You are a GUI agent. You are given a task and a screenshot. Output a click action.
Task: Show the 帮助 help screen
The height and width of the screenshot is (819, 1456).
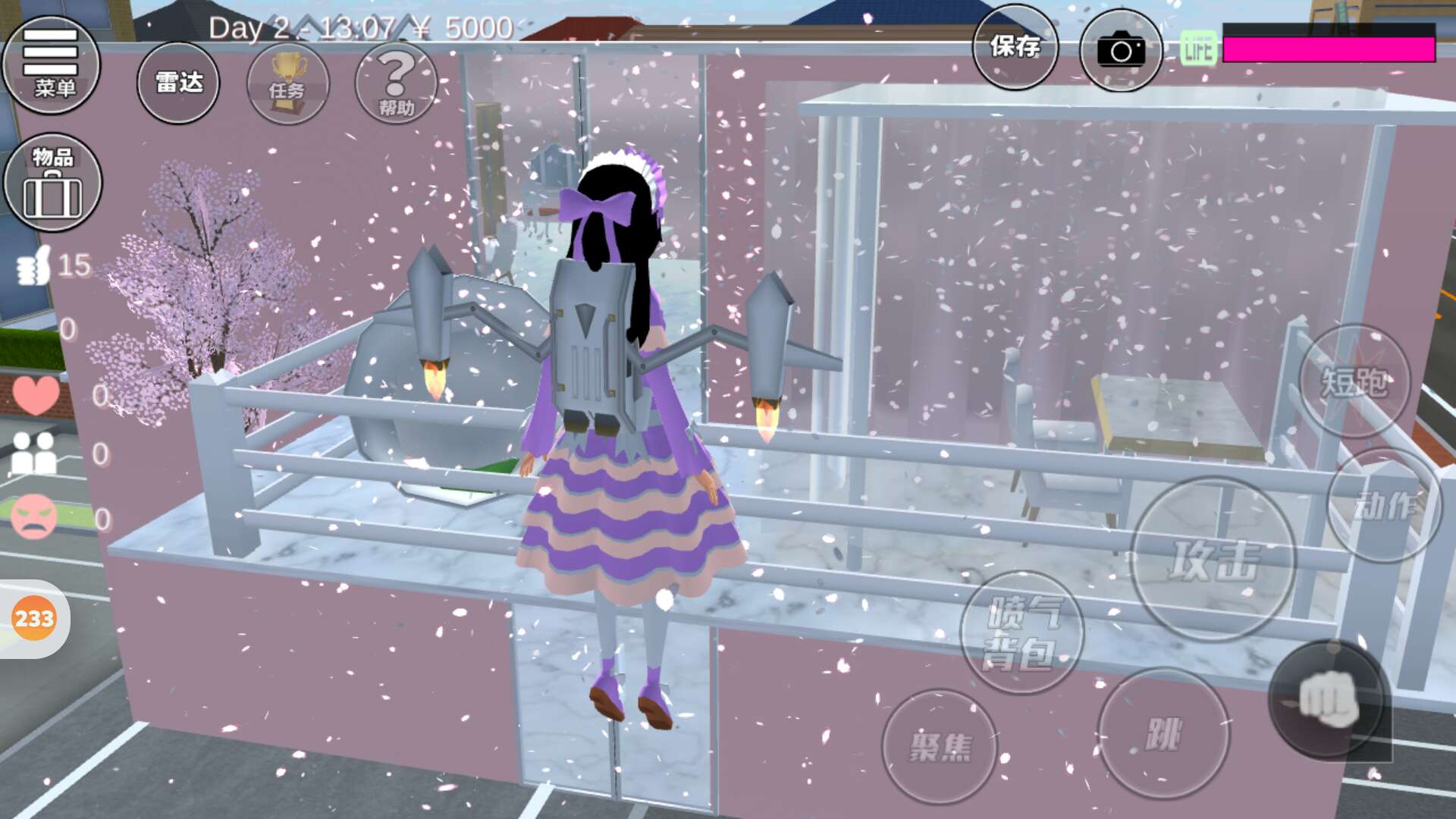tap(396, 83)
